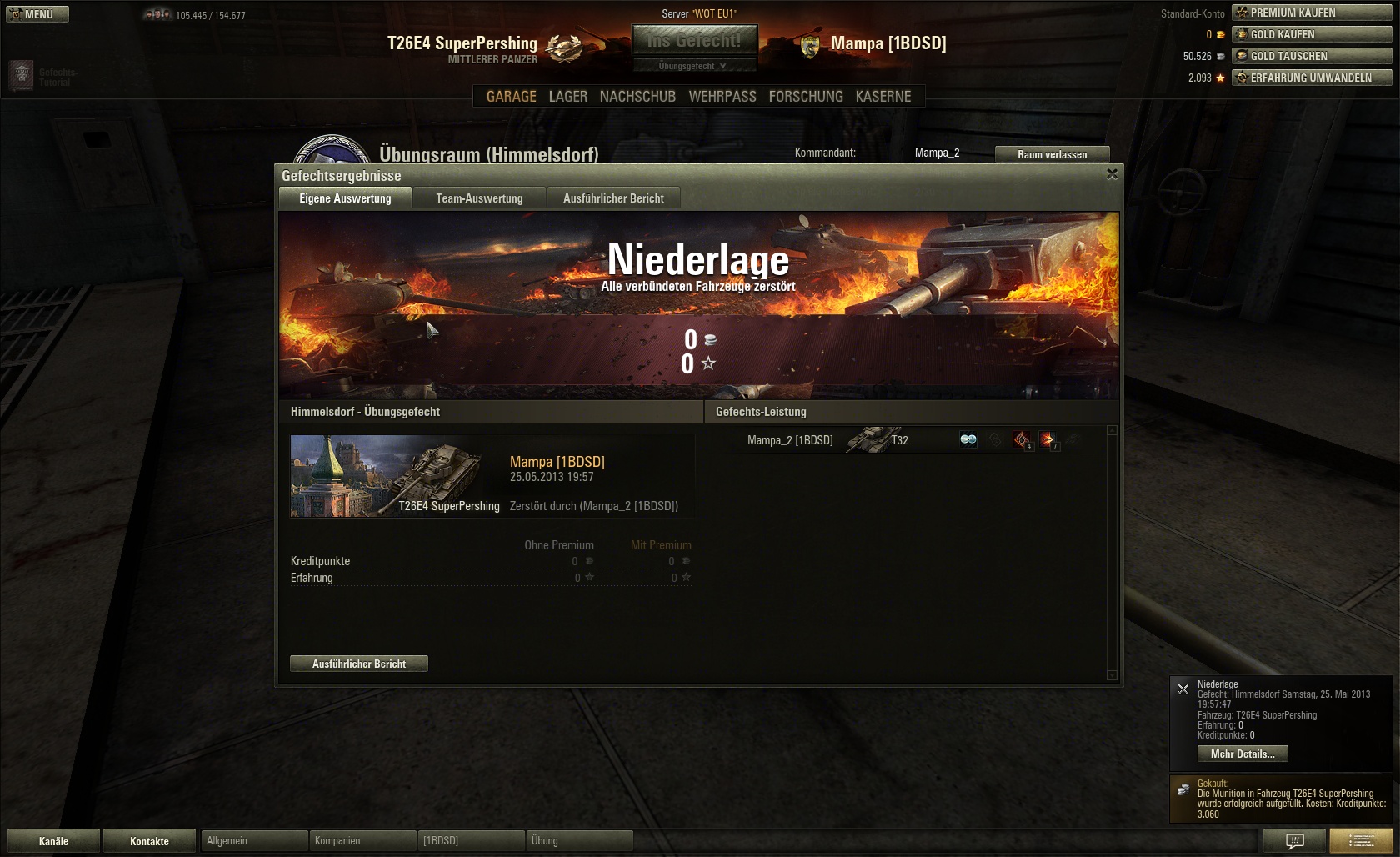Open the Wehrpass section

tap(722, 97)
